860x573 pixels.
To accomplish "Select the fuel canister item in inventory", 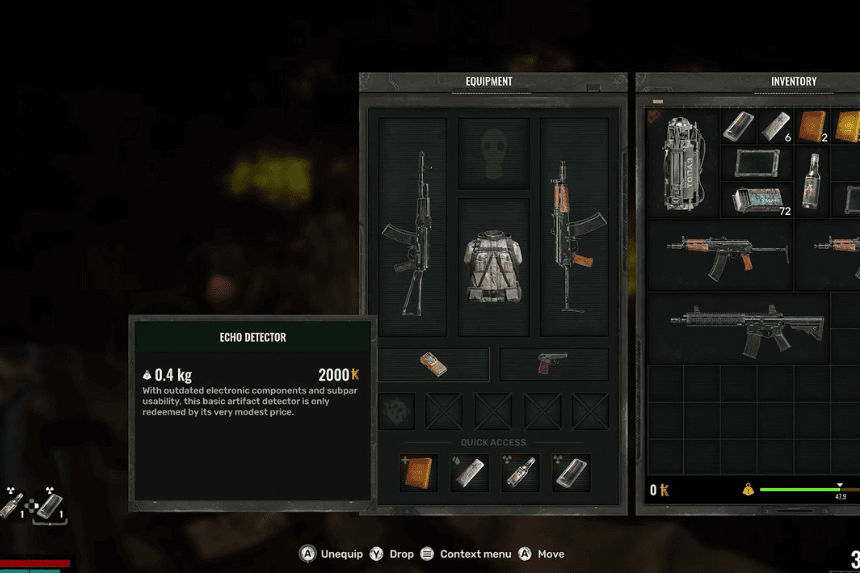I will (684, 163).
